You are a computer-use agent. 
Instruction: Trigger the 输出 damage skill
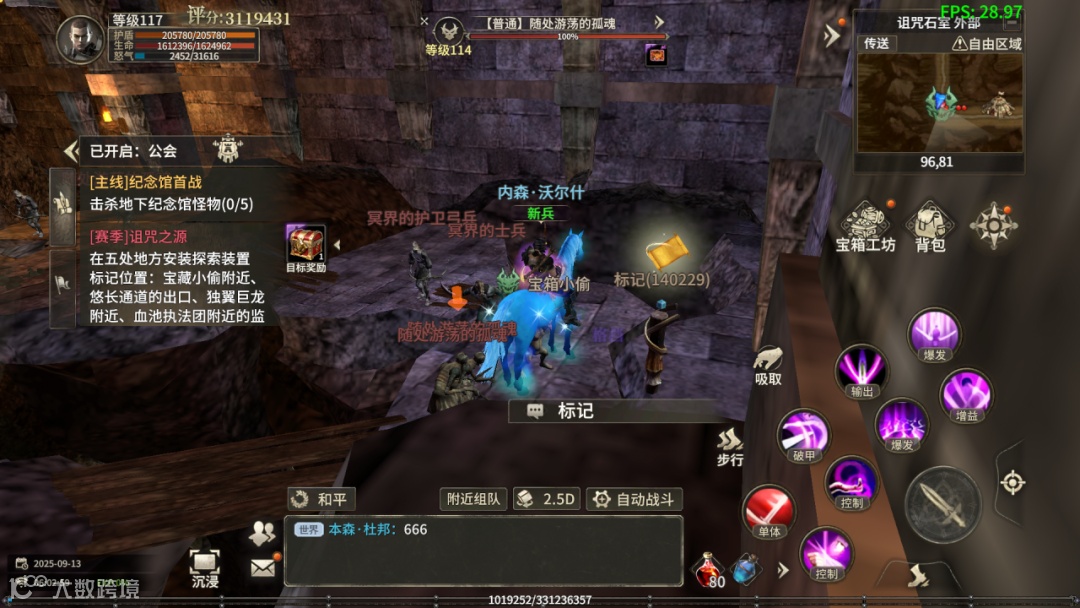[x=861, y=371]
